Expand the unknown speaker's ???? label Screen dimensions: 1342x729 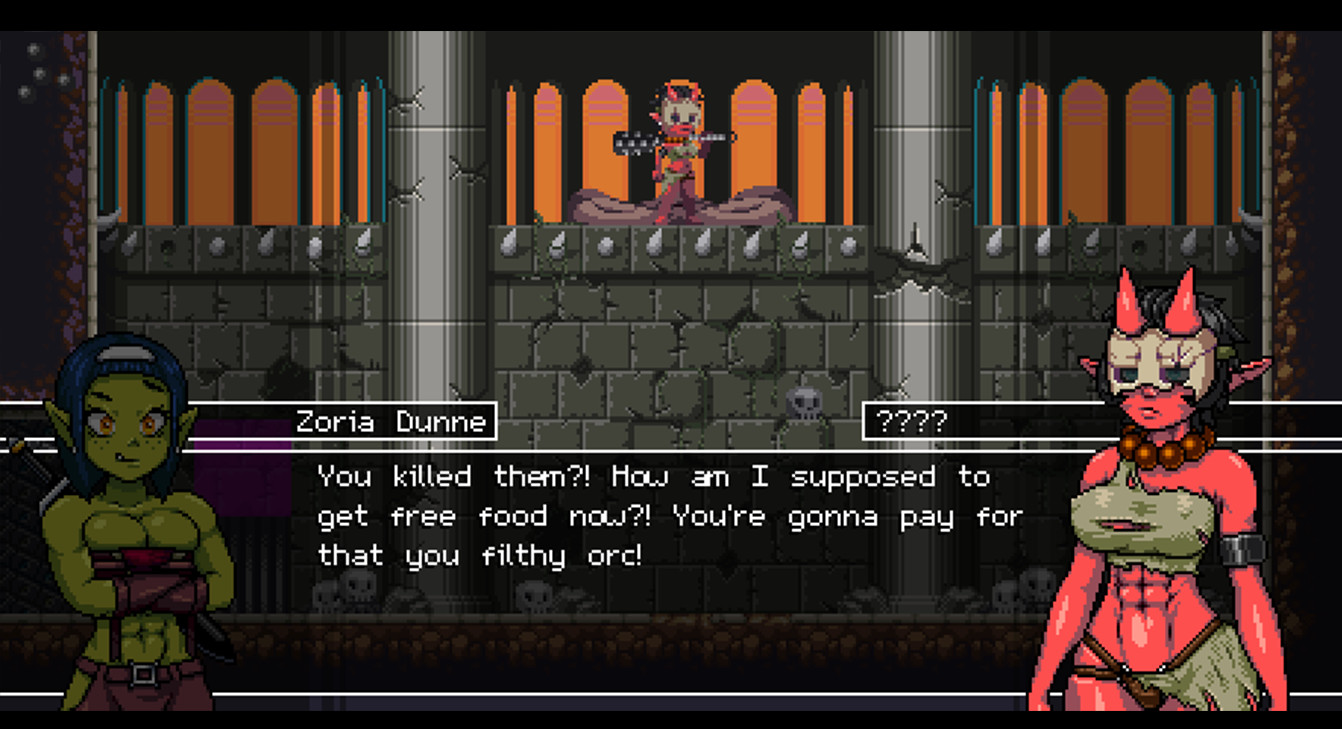click(x=911, y=420)
